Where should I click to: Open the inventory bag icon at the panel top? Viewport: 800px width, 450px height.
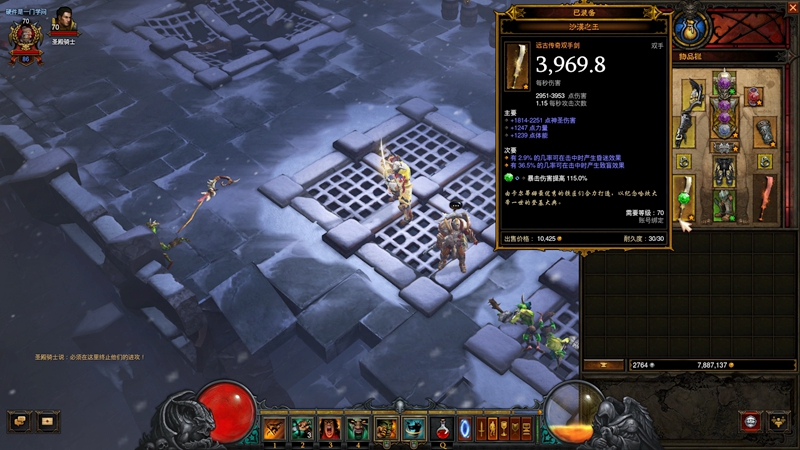click(x=688, y=26)
